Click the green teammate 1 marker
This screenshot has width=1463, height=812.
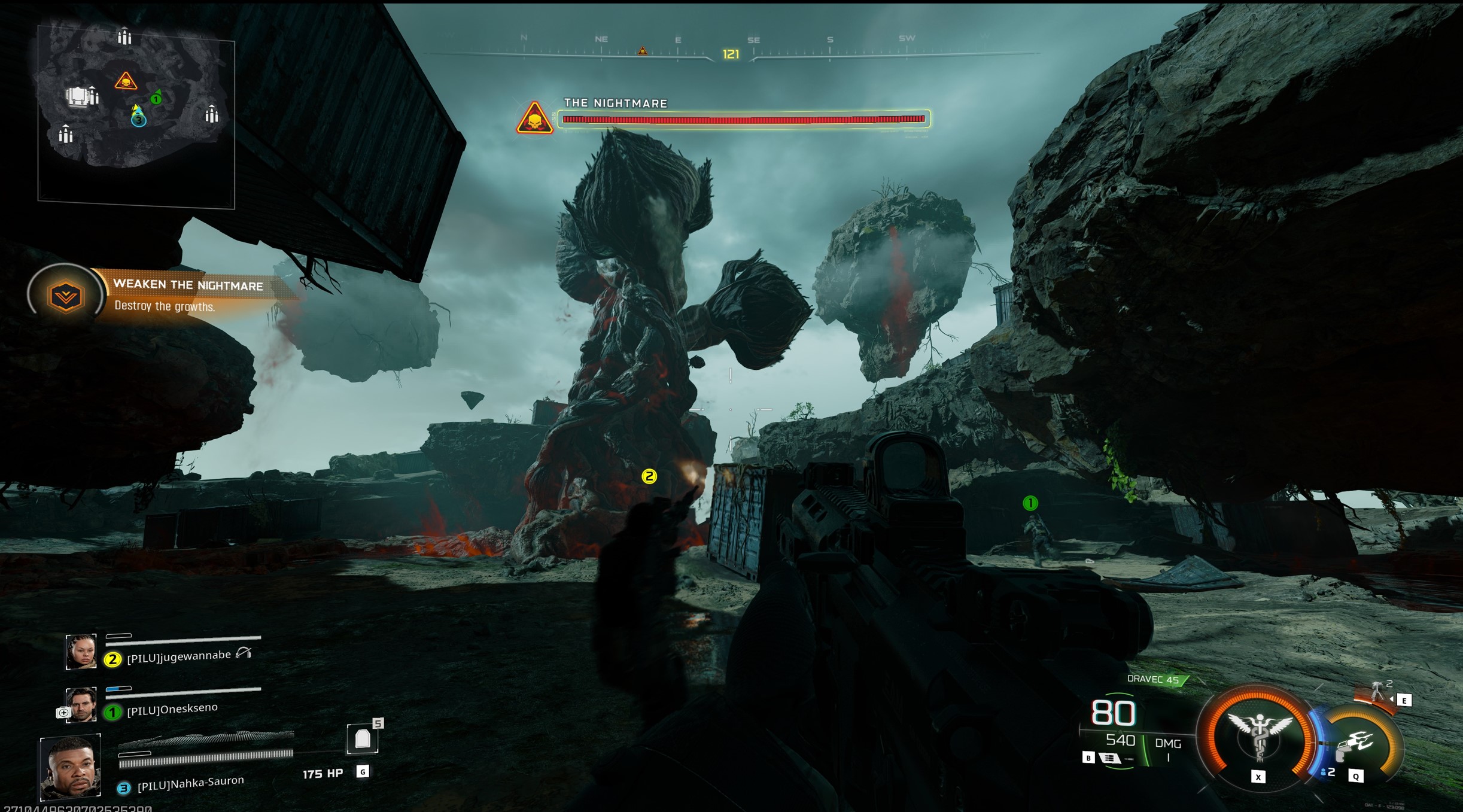(1030, 503)
